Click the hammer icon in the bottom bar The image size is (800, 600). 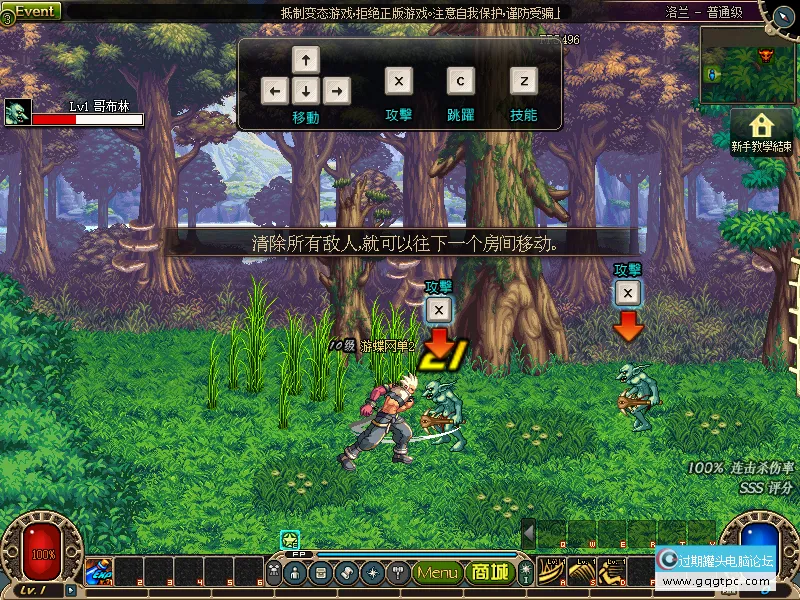tap(397, 573)
